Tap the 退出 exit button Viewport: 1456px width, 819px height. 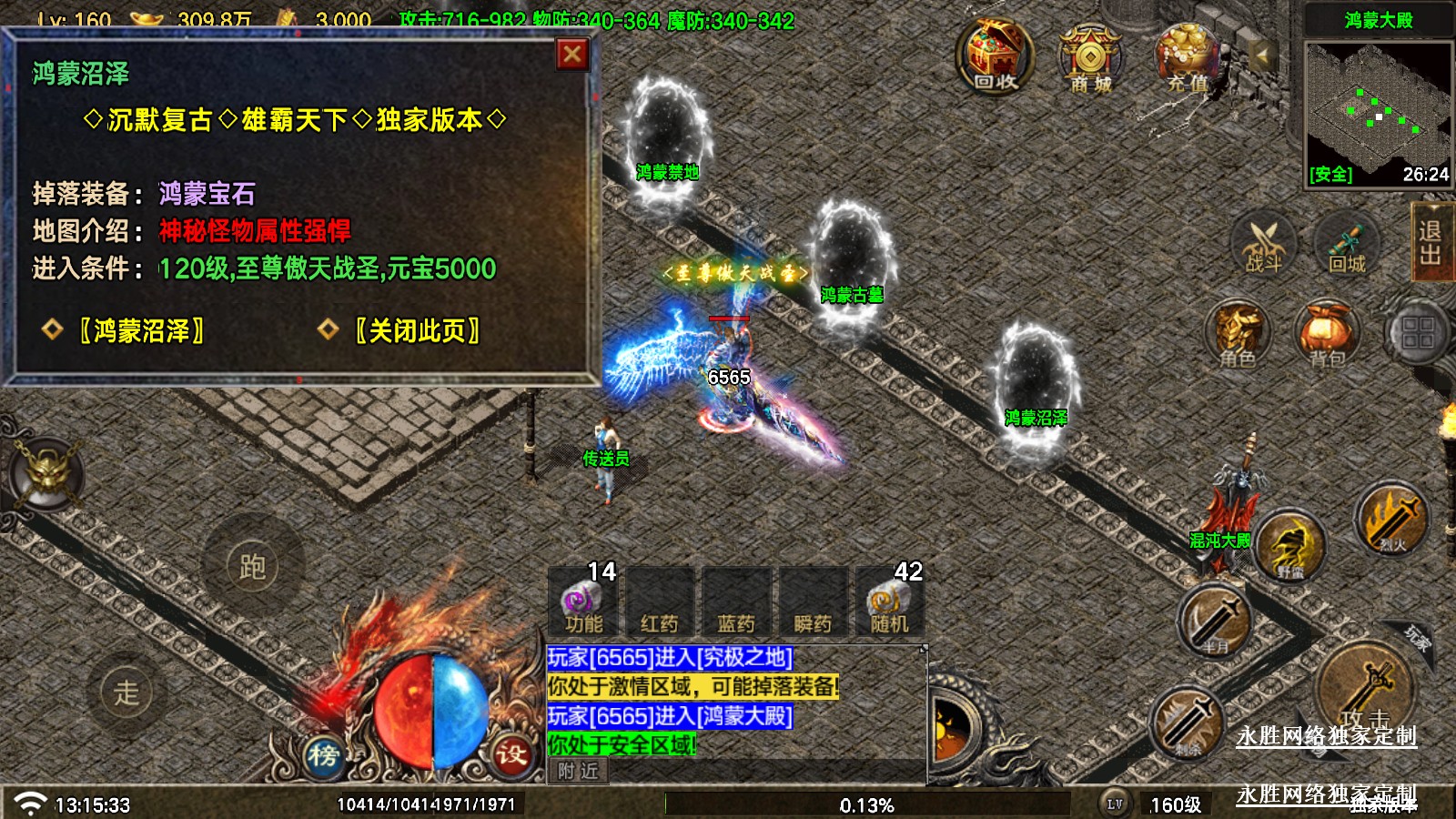tap(1430, 242)
